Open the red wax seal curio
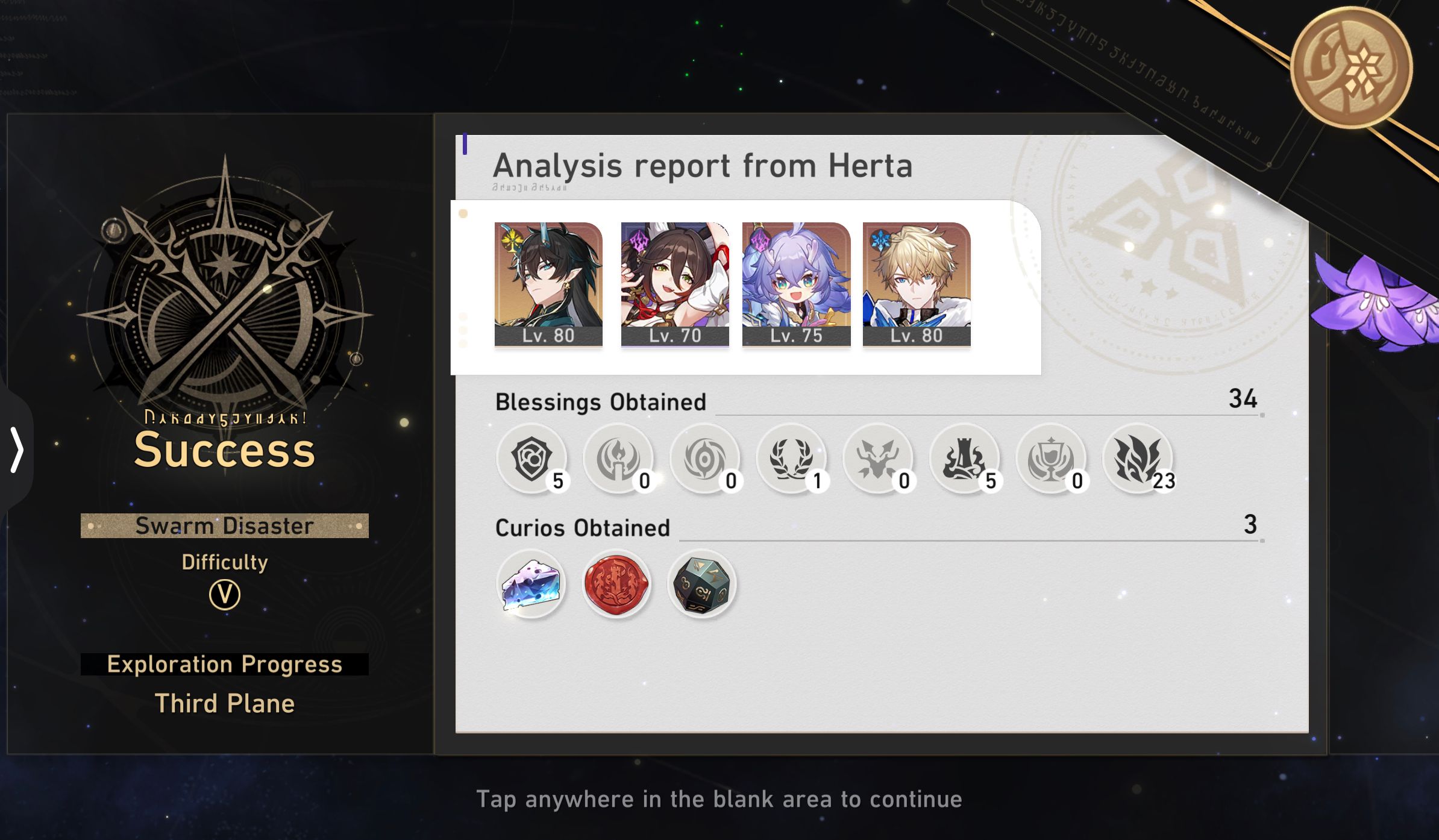1439x840 pixels. tap(616, 583)
